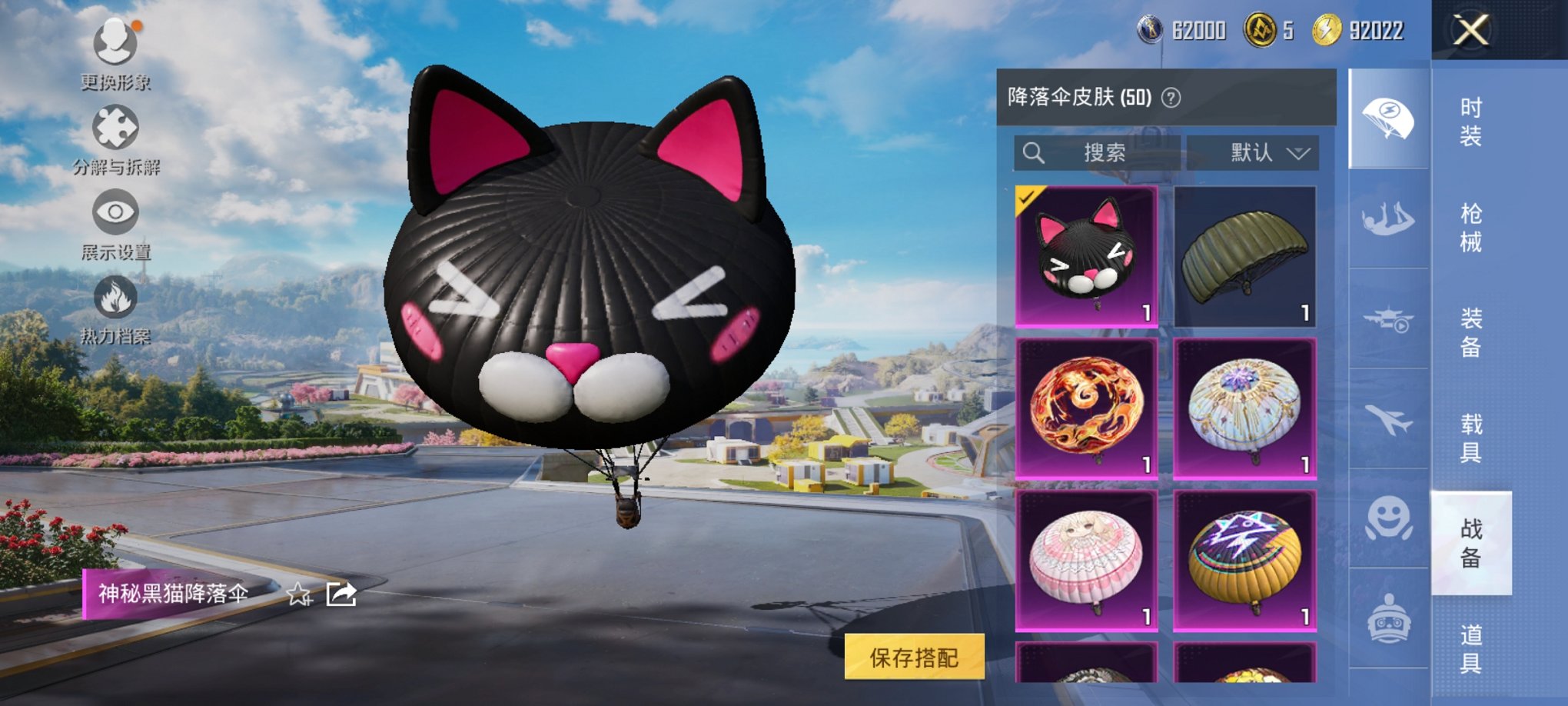Click the yellow equipped checkmark on cat skin
This screenshot has width=1568, height=706.
pos(1028,199)
